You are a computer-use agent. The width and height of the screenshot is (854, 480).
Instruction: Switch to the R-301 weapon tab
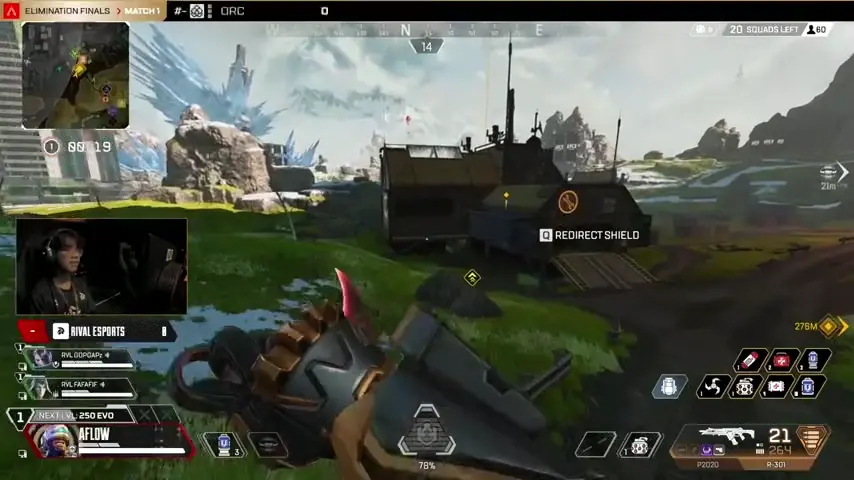(776, 465)
